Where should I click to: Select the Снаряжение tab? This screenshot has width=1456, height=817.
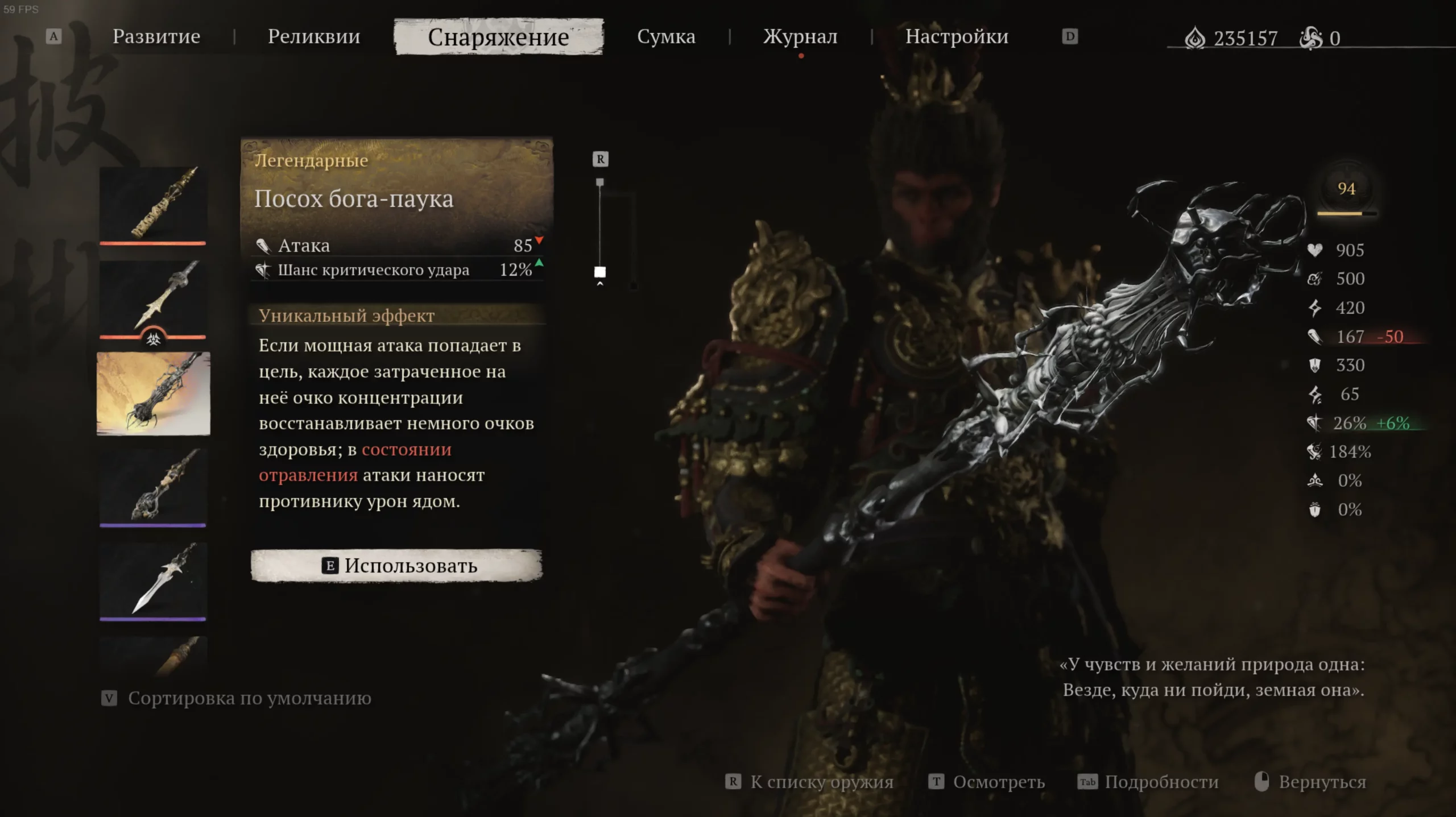click(x=498, y=37)
